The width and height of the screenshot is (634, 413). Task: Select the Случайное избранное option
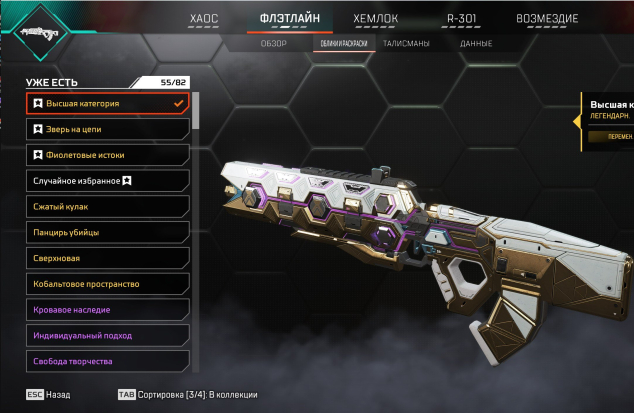pyautogui.click(x=107, y=181)
